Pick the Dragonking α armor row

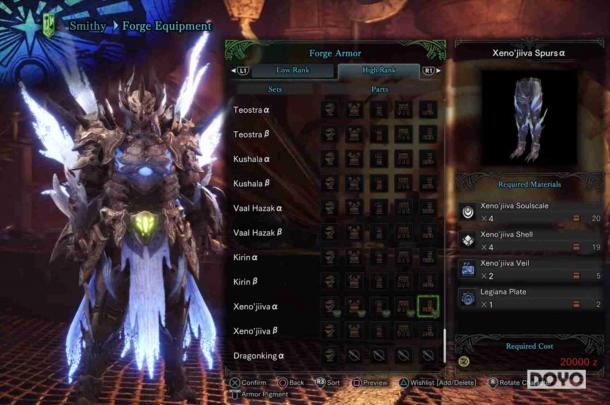coord(259,355)
